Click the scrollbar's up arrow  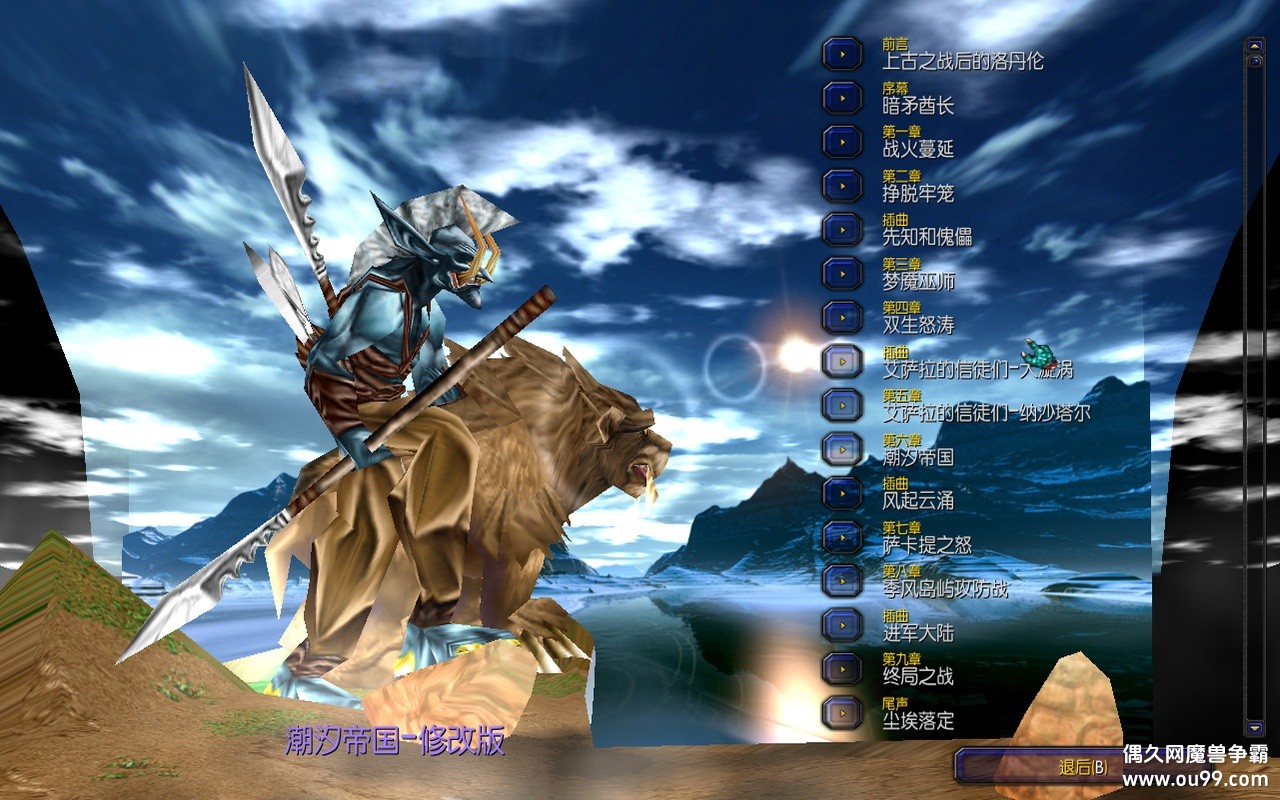(1254, 45)
